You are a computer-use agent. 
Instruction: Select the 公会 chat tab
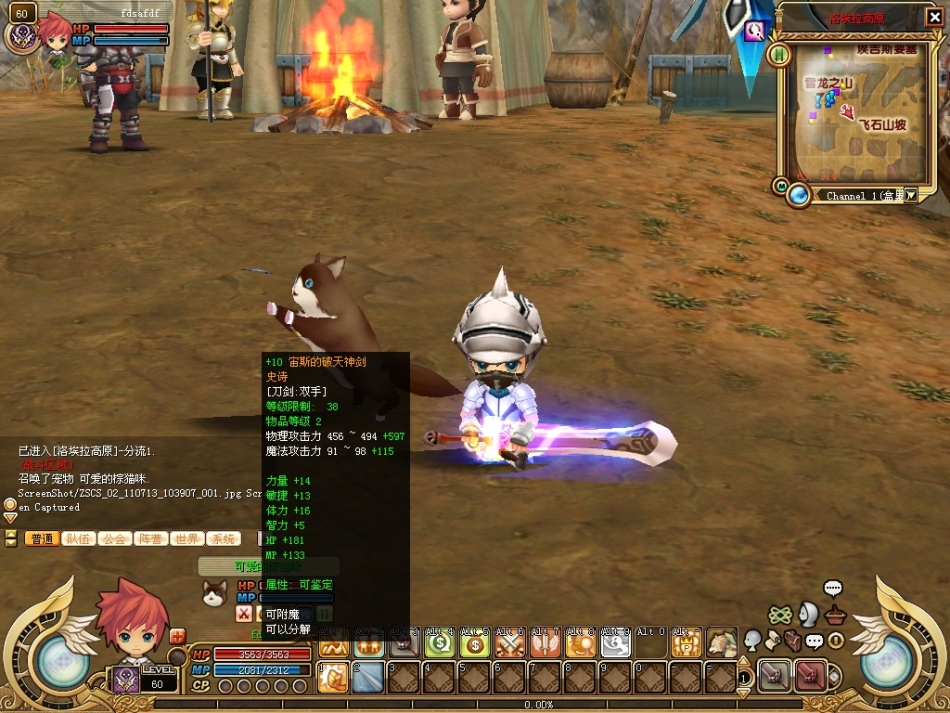click(114, 539)
